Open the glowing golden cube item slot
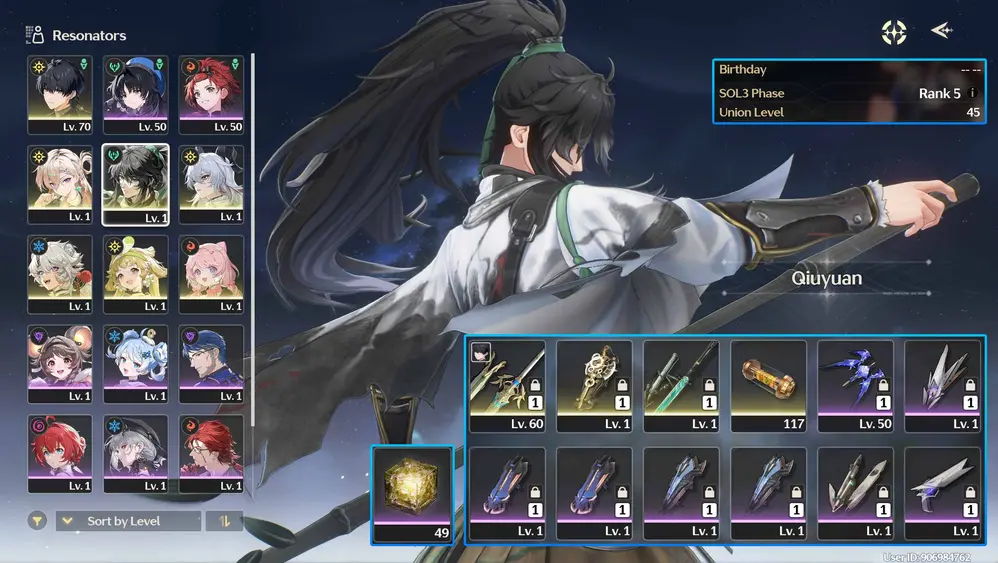The width and height of the screenshot is (998, 563). [411, 494]
